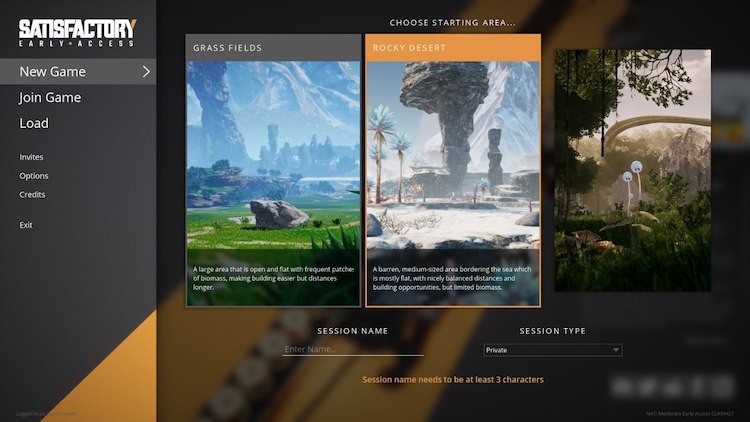Show the Invites list

(32, 157)
